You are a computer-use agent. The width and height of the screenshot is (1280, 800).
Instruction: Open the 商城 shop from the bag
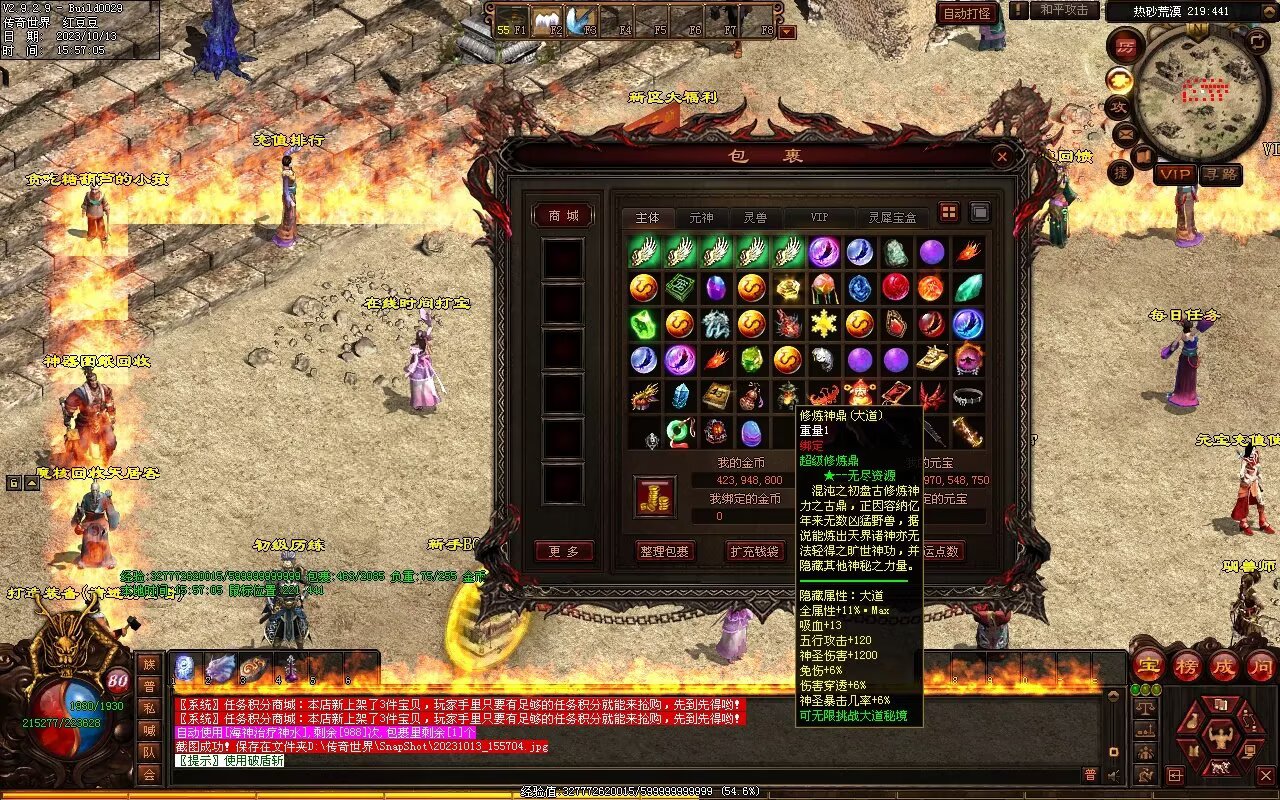[x=563, y=216]
